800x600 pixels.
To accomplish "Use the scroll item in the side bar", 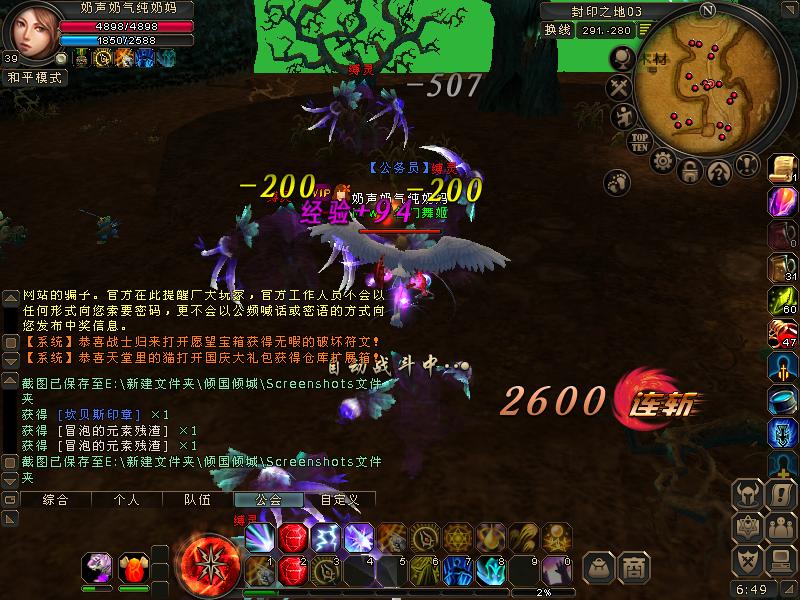I will pos(781,168).
